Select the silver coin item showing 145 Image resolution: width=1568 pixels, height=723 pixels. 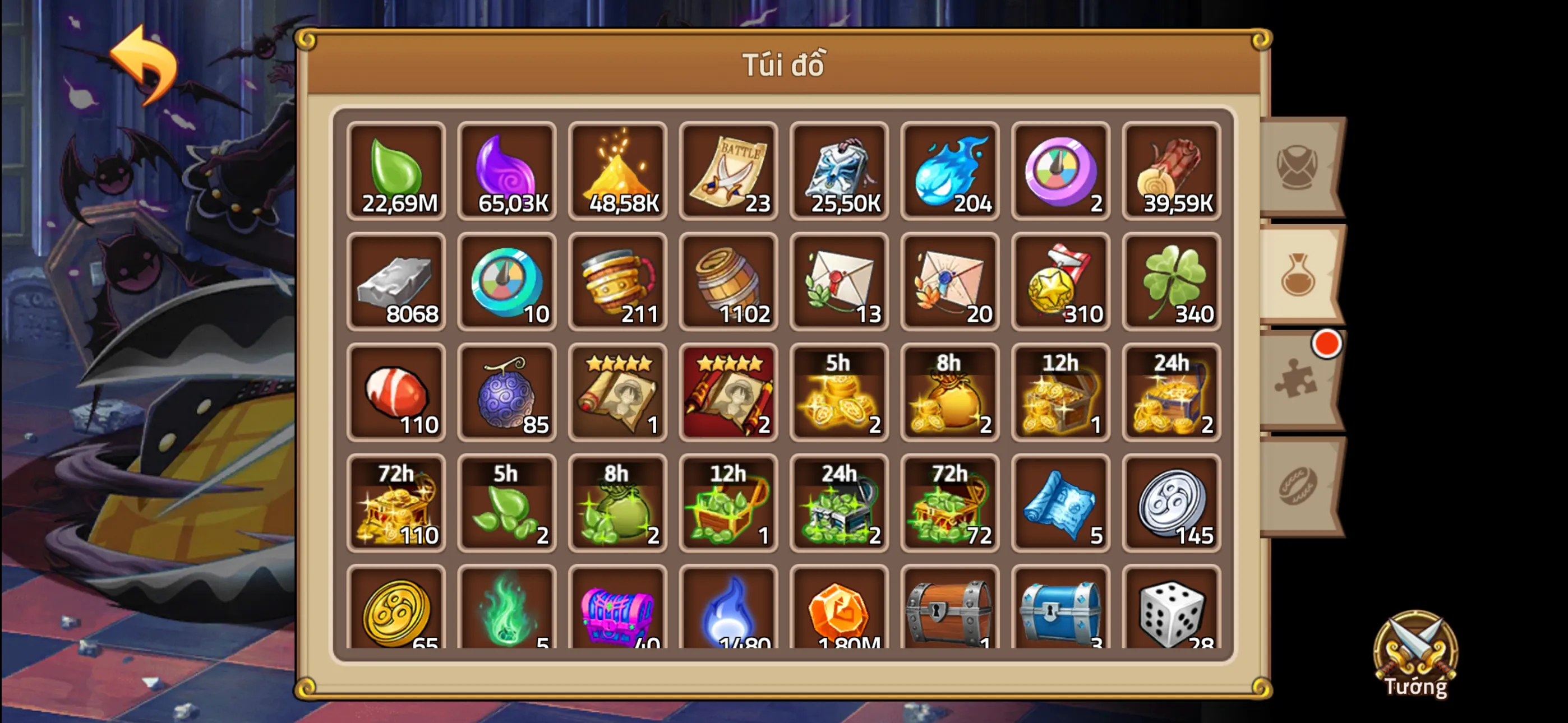tap(1171, 504)
